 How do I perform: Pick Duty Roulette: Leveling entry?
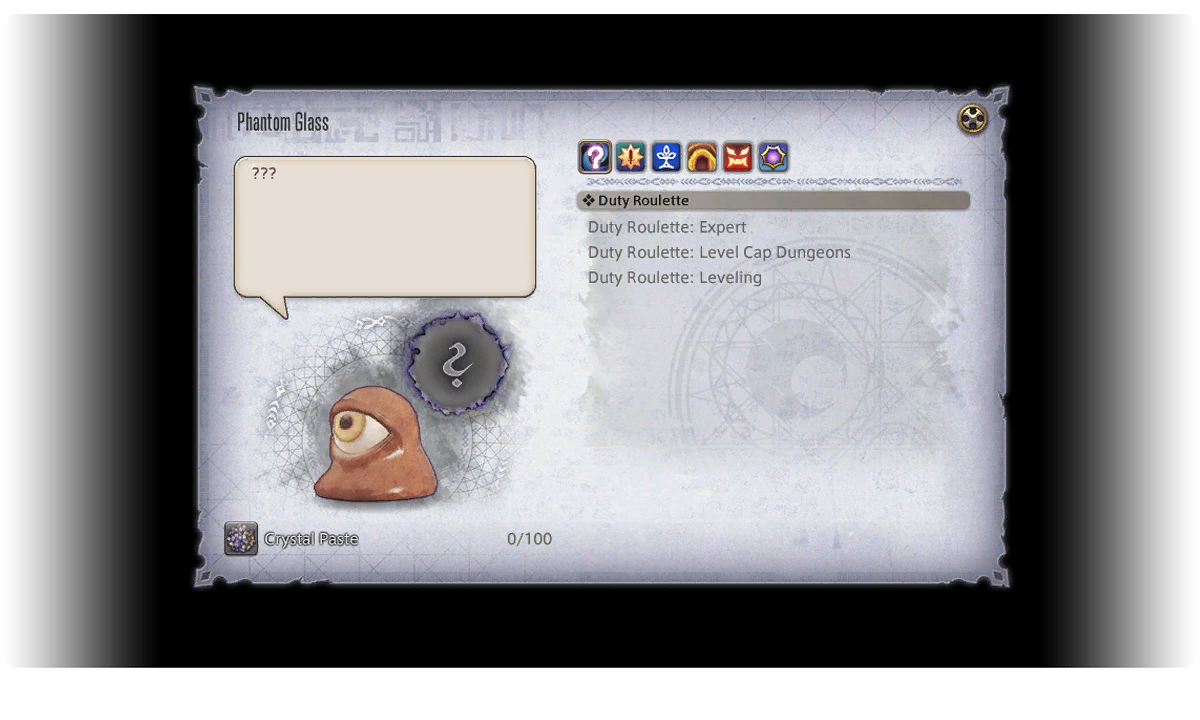[x=675, y=277]
